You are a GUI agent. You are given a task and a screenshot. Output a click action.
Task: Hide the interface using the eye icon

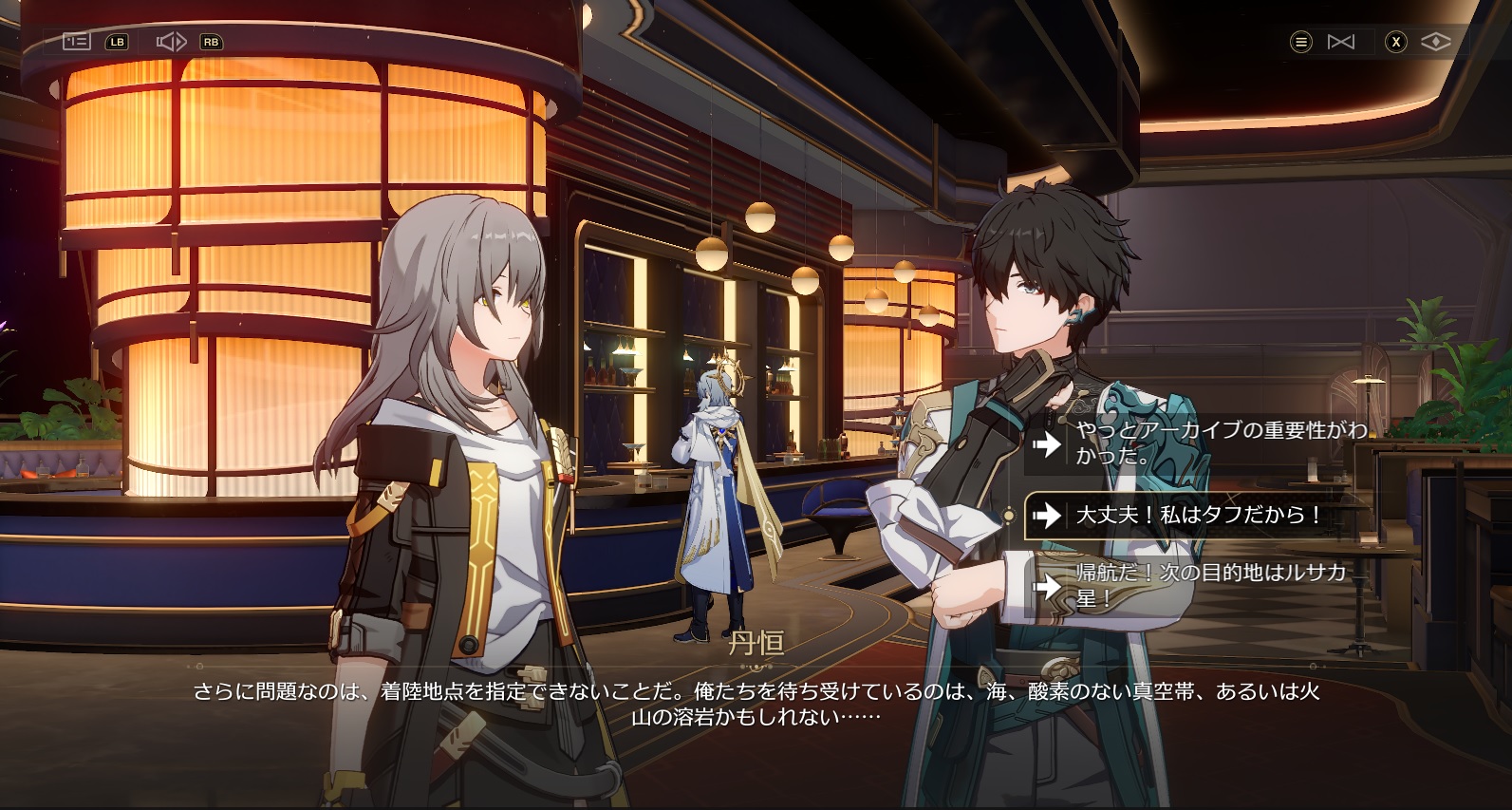1435,42
